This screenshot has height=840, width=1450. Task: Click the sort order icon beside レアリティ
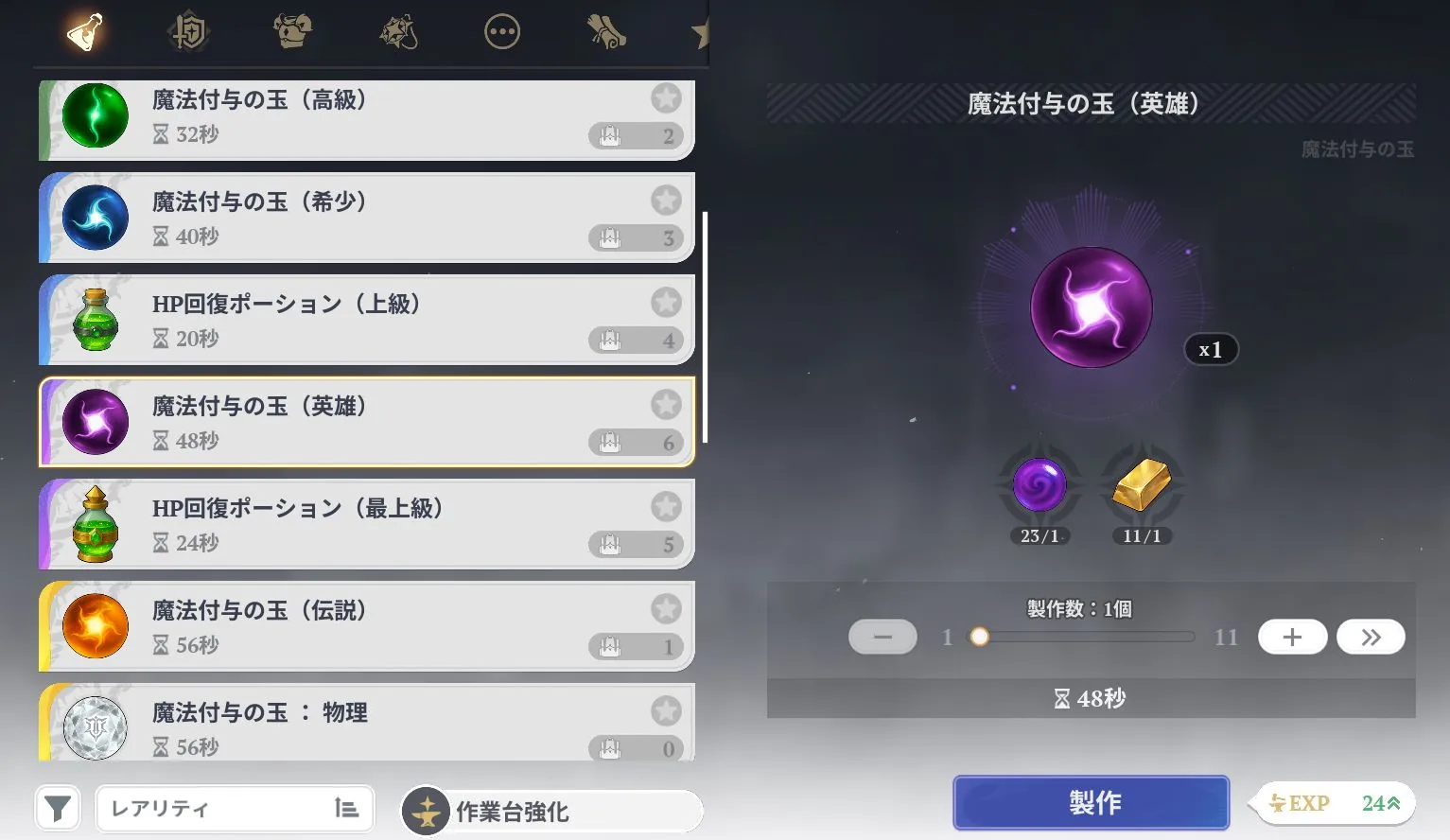tap(347, 808)
